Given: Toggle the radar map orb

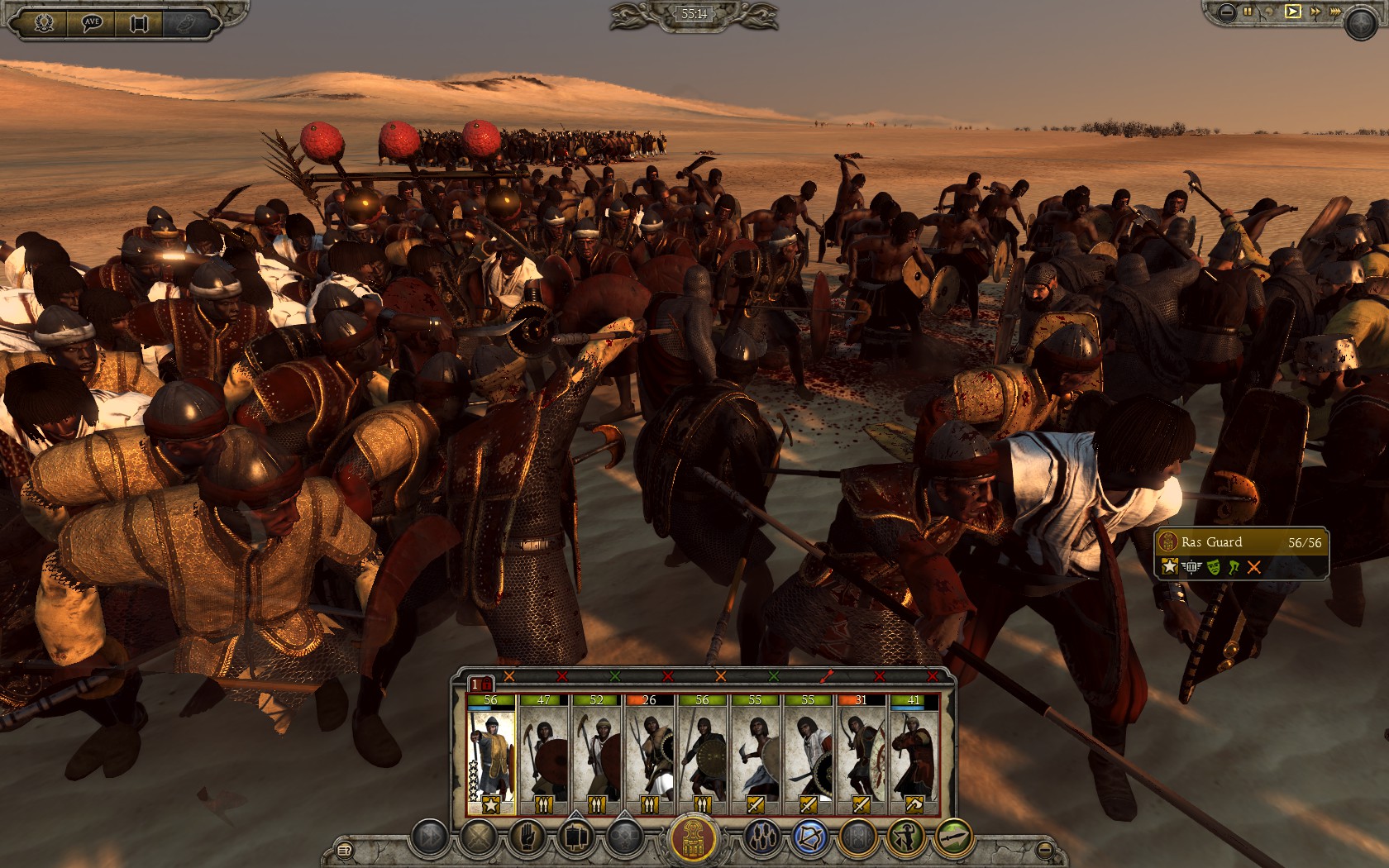Looking at the screenshot, I should [x=1360, y=25].
